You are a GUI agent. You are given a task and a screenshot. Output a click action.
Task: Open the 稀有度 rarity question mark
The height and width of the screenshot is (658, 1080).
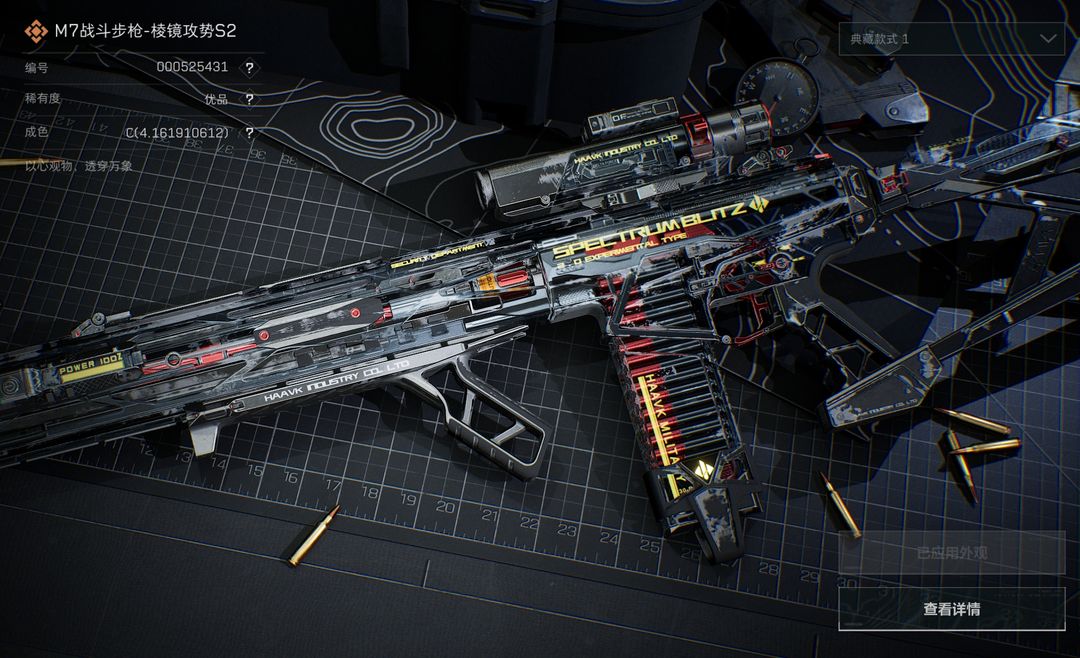point(249,99)
